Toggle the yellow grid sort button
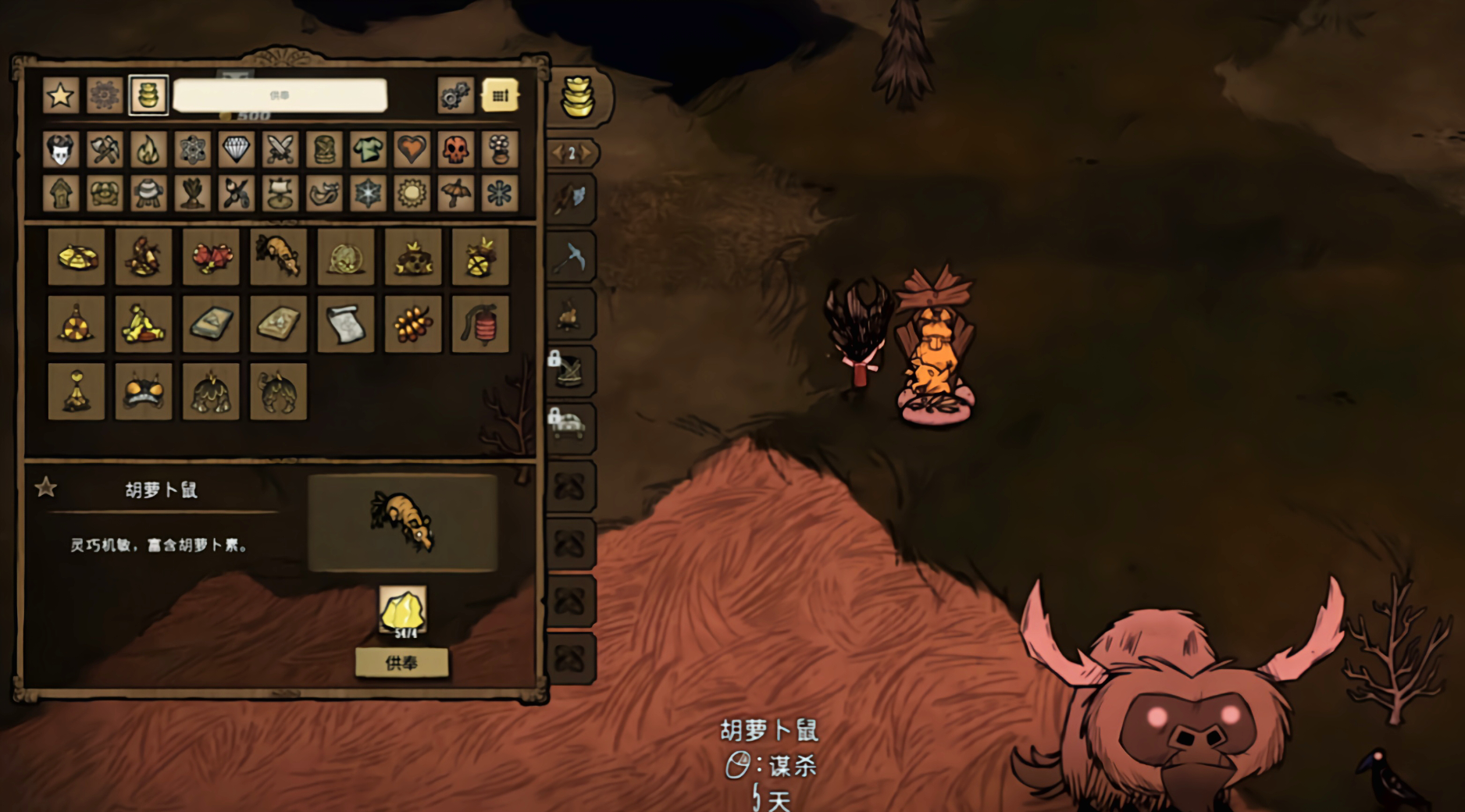This screenshot has height=812, width=1465. (x=500, y=96)
